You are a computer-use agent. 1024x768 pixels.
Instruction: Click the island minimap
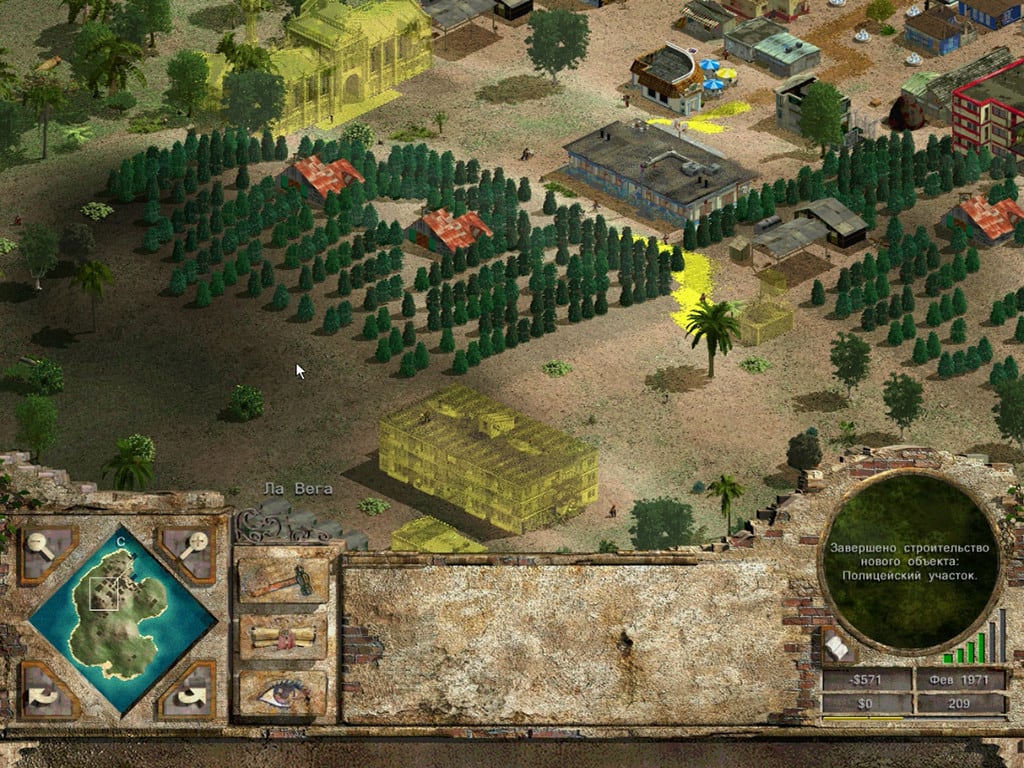pos(122,620)
